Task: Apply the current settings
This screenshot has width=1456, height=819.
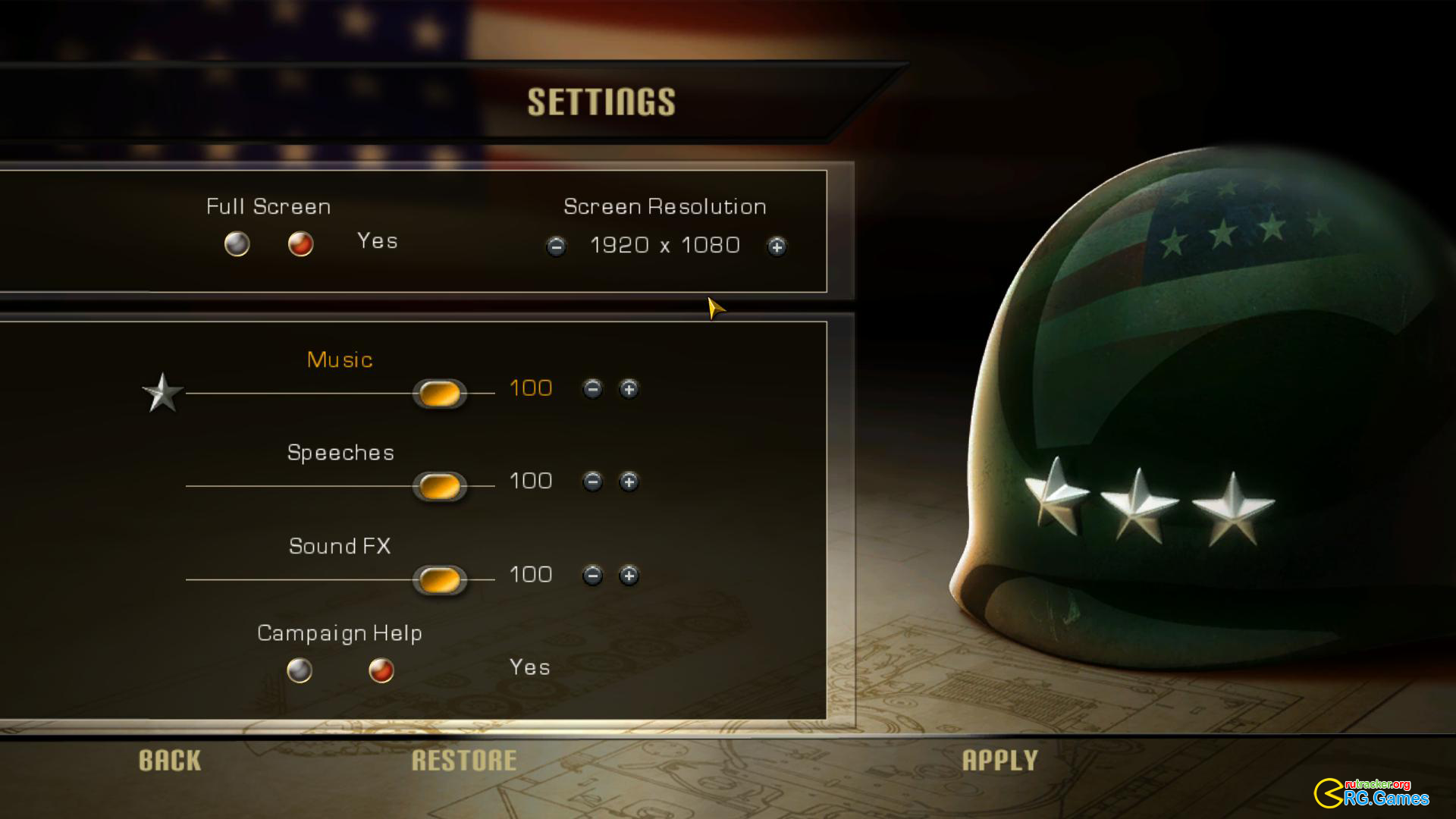Action: (x=1002, y=760)
